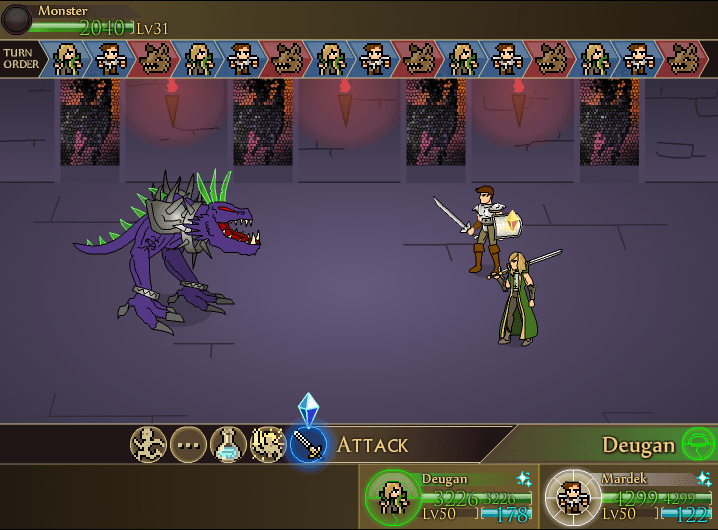The image size is (718, 530).
Task: Select the sword Attack command
Action: tap(308, 444)
